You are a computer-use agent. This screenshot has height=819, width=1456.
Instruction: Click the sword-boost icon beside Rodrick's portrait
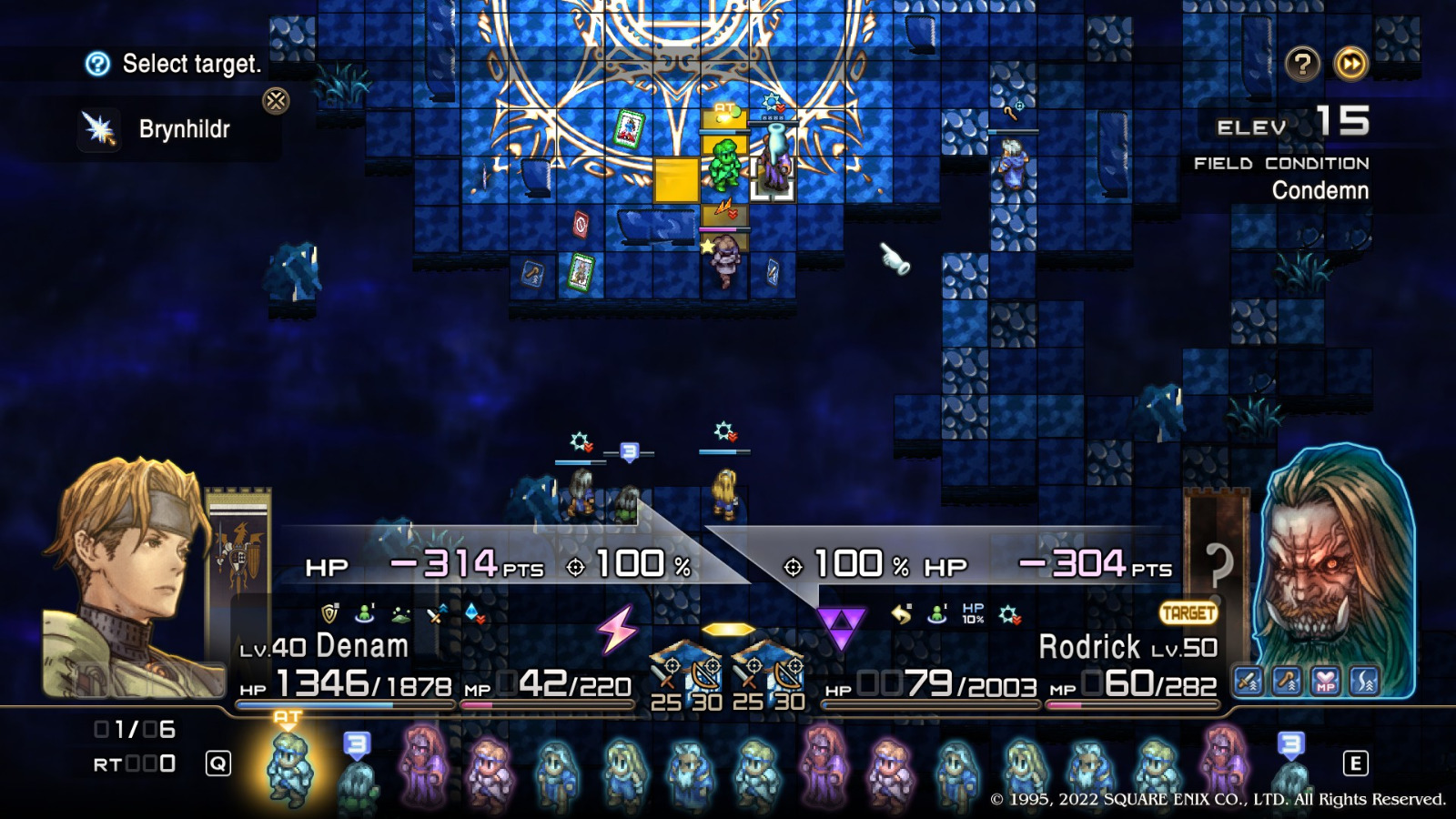pyautogui.click(x=1246, y=678)
